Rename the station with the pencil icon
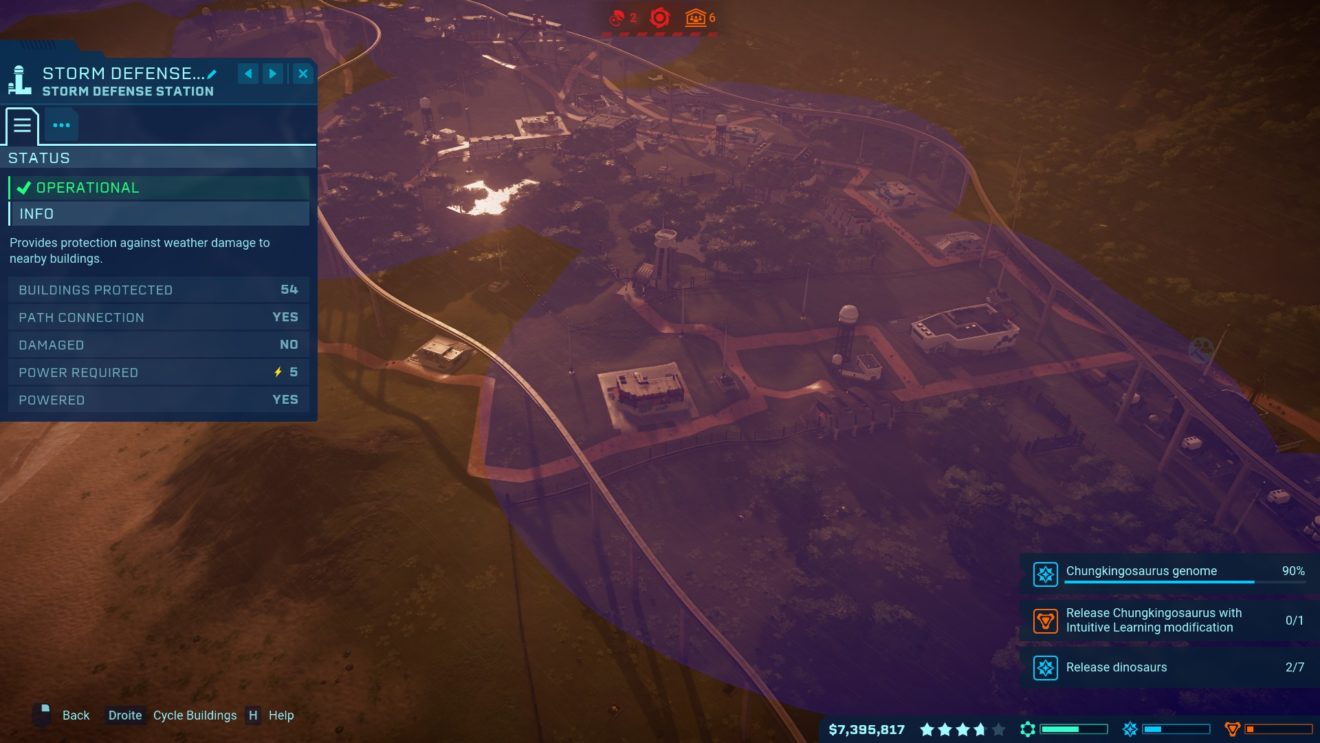Viewport: 1320px width, 743px height. tap(212, 74)
